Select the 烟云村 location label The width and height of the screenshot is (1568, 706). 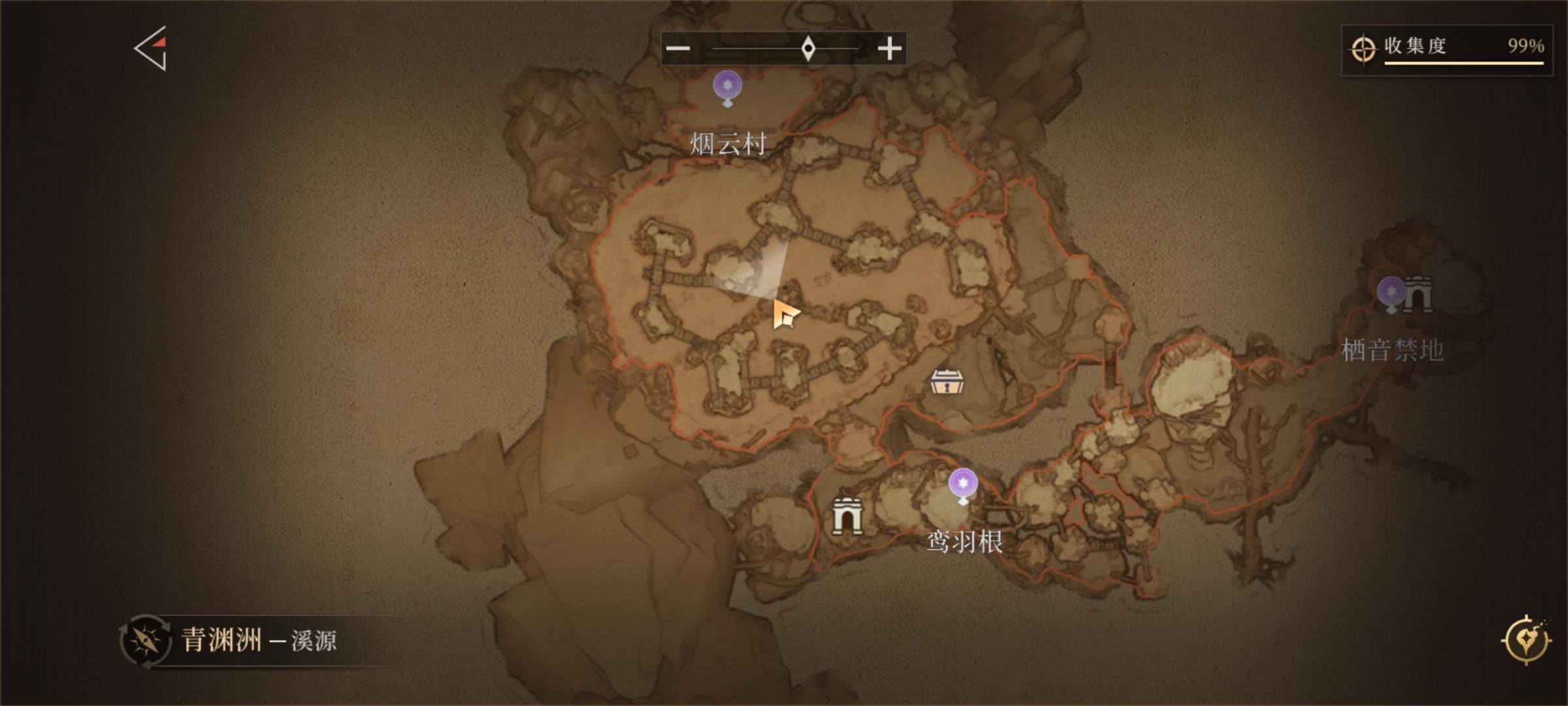[727, 143]
